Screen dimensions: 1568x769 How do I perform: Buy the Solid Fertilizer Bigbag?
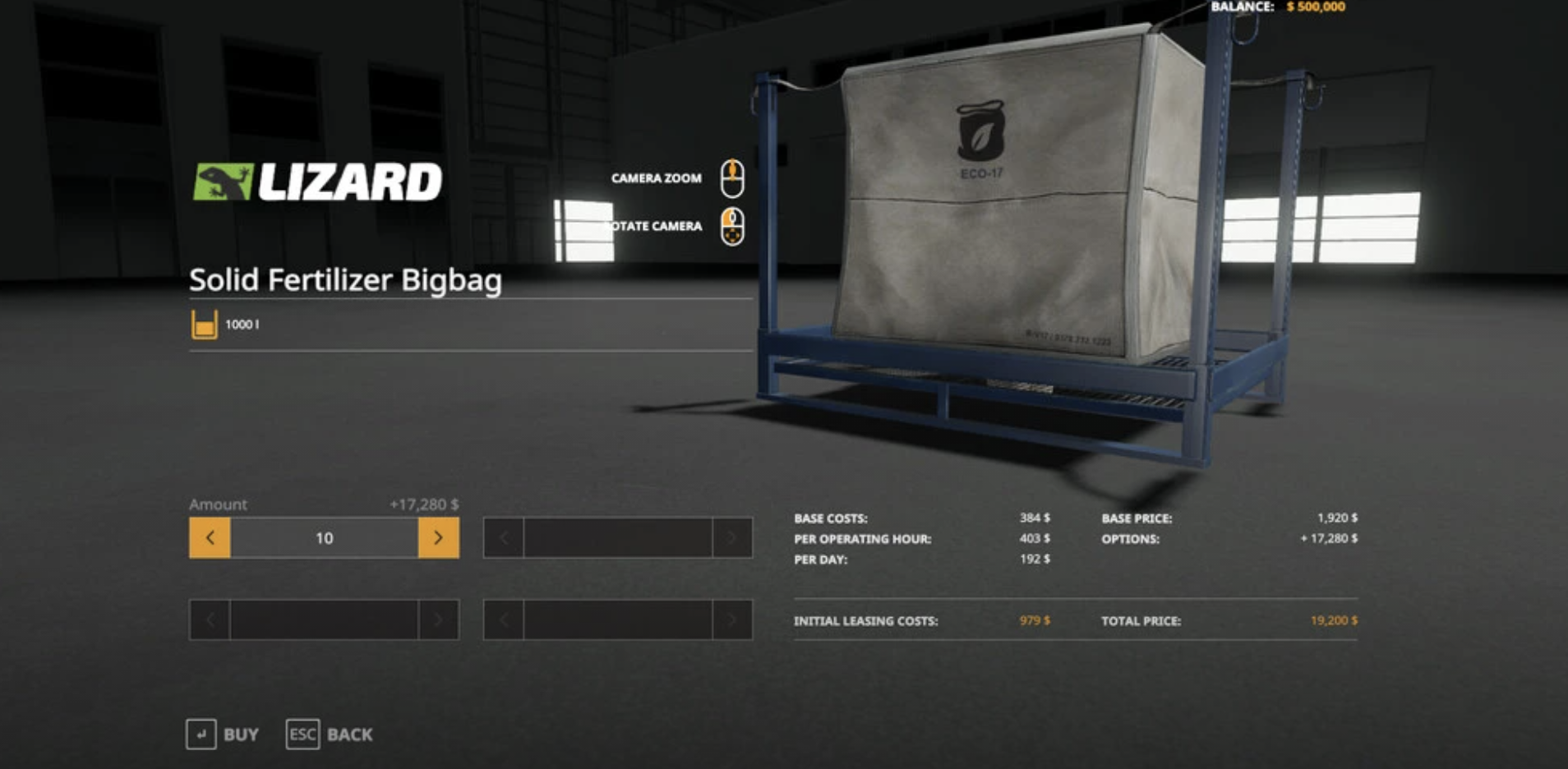223,734
